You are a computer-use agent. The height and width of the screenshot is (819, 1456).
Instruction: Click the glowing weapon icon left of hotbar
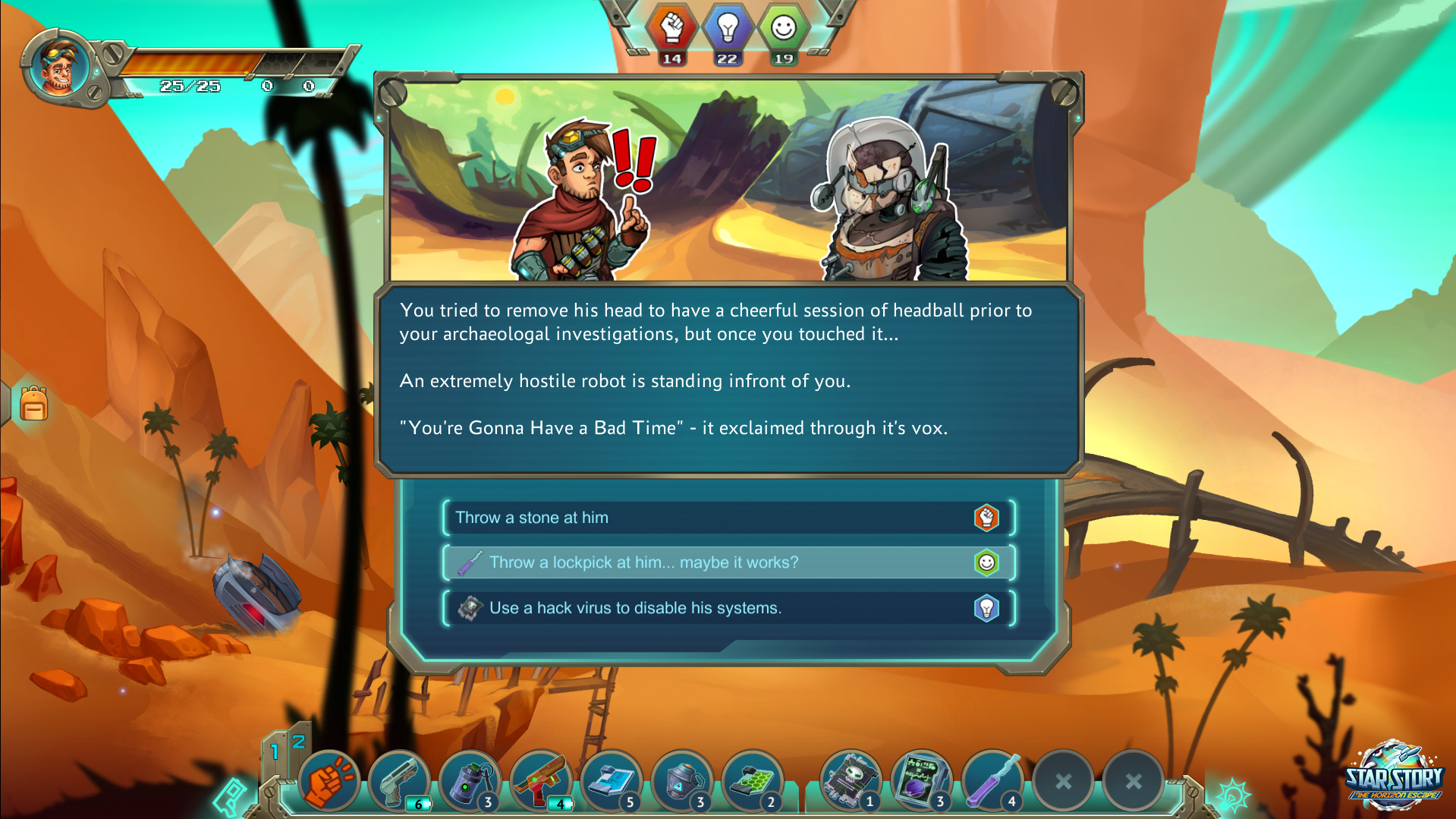pos(230,796)
